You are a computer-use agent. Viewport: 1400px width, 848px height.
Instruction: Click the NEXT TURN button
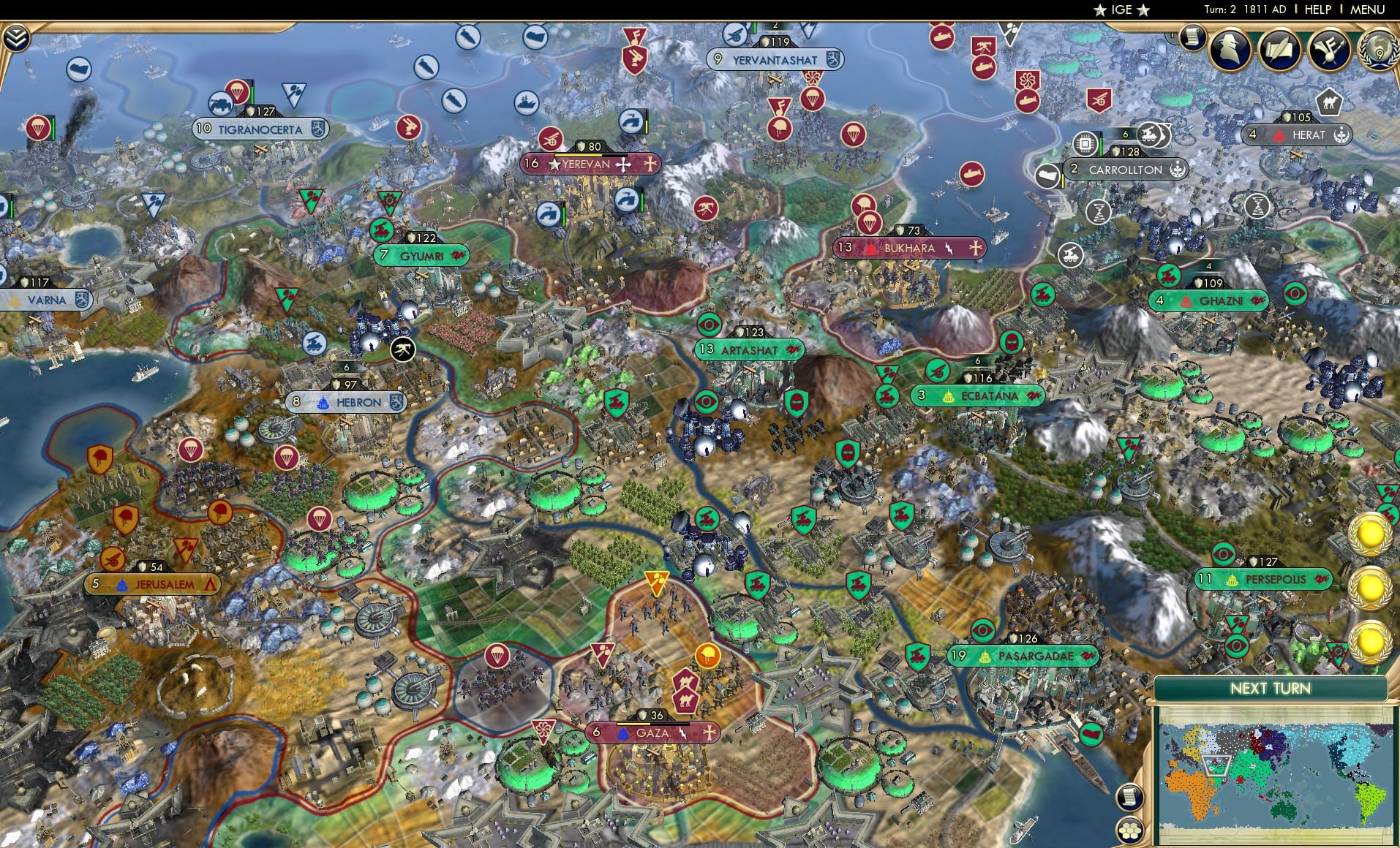[x=1271, y=689]
